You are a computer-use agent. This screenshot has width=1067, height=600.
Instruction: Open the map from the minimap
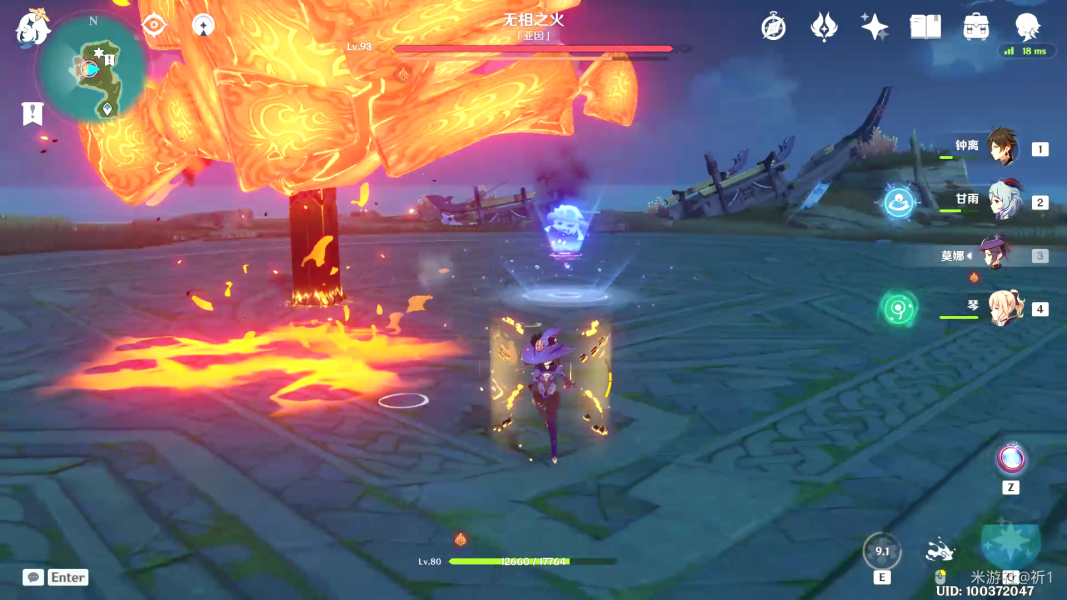tap(91, 67)
